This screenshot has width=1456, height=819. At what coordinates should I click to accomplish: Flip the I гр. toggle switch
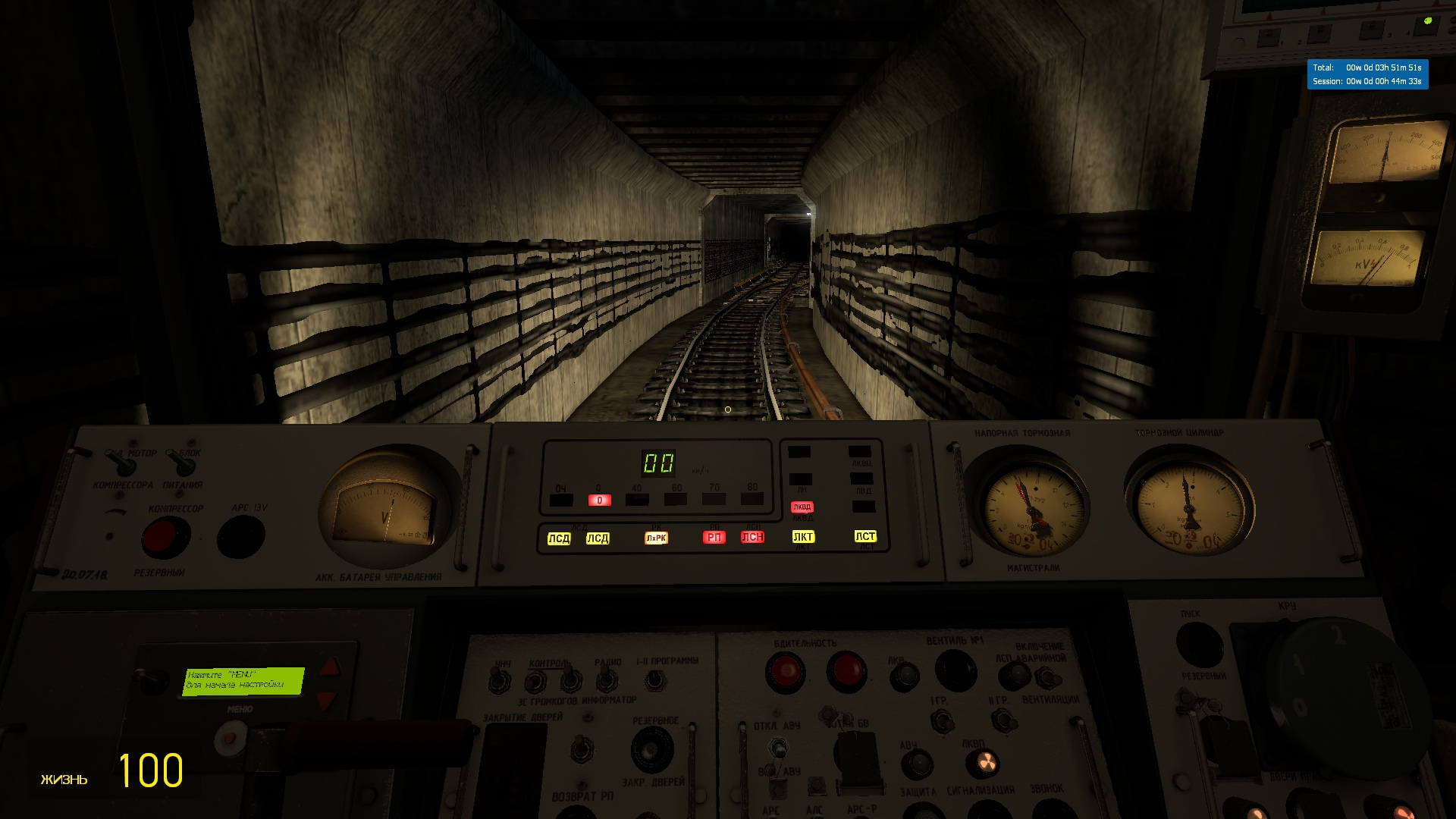[x=943, y=721]
